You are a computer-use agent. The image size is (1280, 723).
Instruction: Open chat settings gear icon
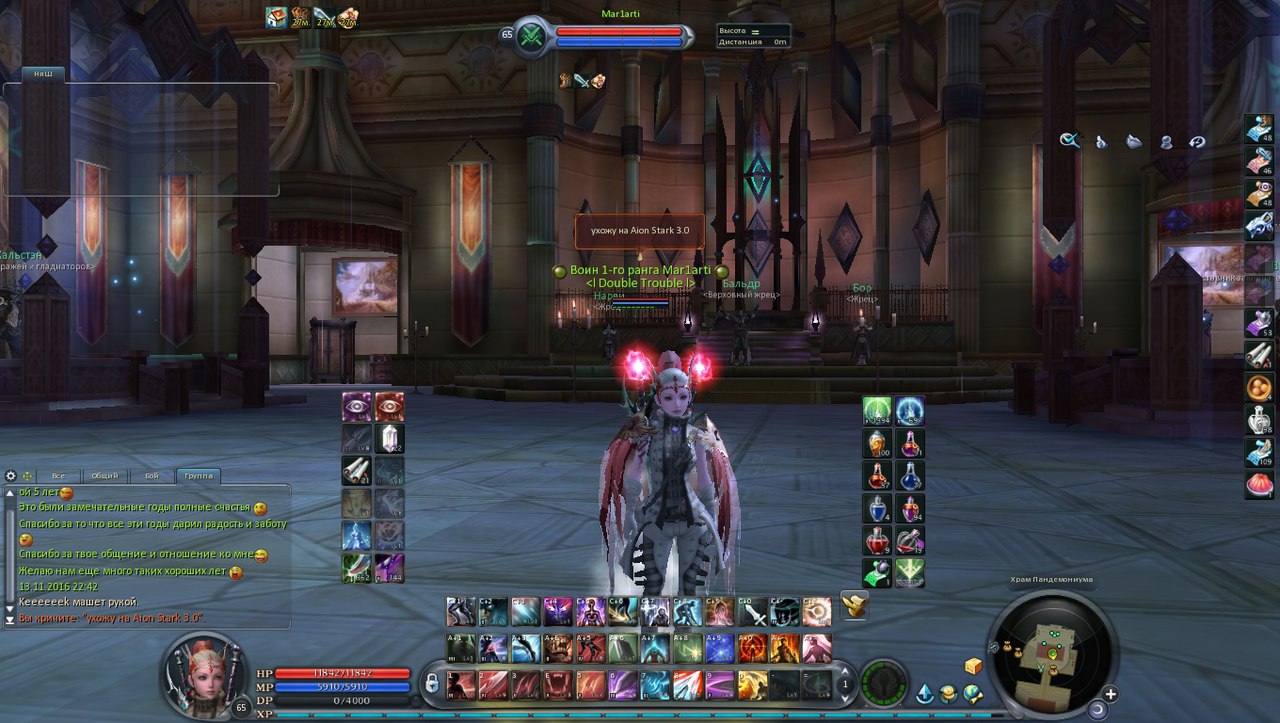point(11,476)
